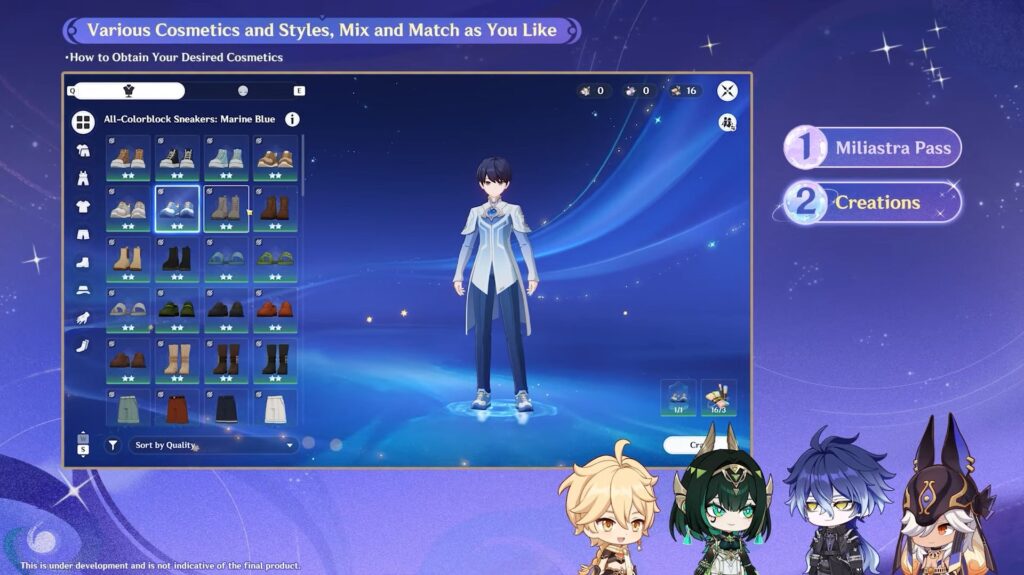The height and width of the screenshot is (575, 1024).
Task: Select the green sandals item
Action: tap(274, 258)
